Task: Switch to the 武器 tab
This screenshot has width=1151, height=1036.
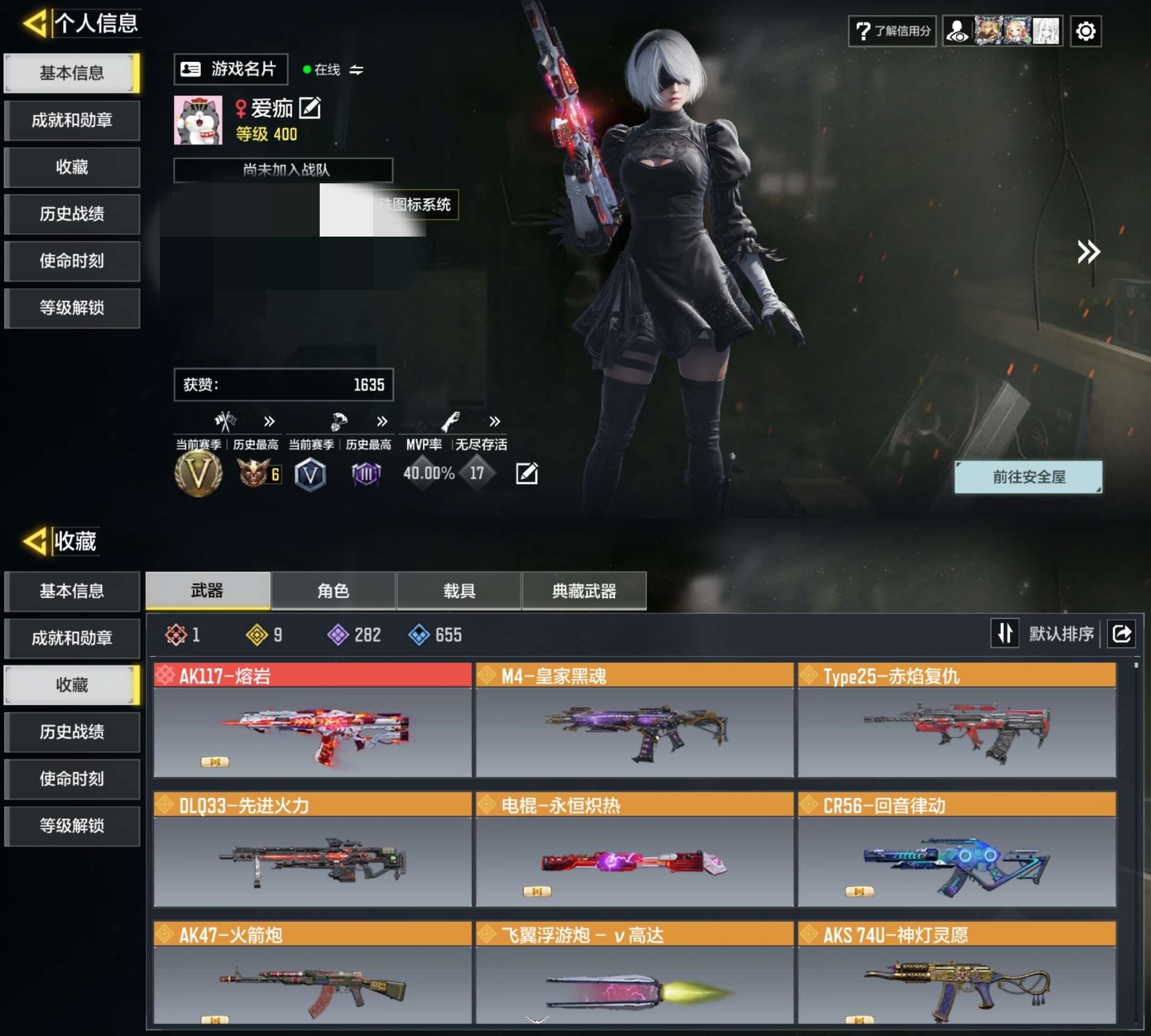Action: (208, 591)
